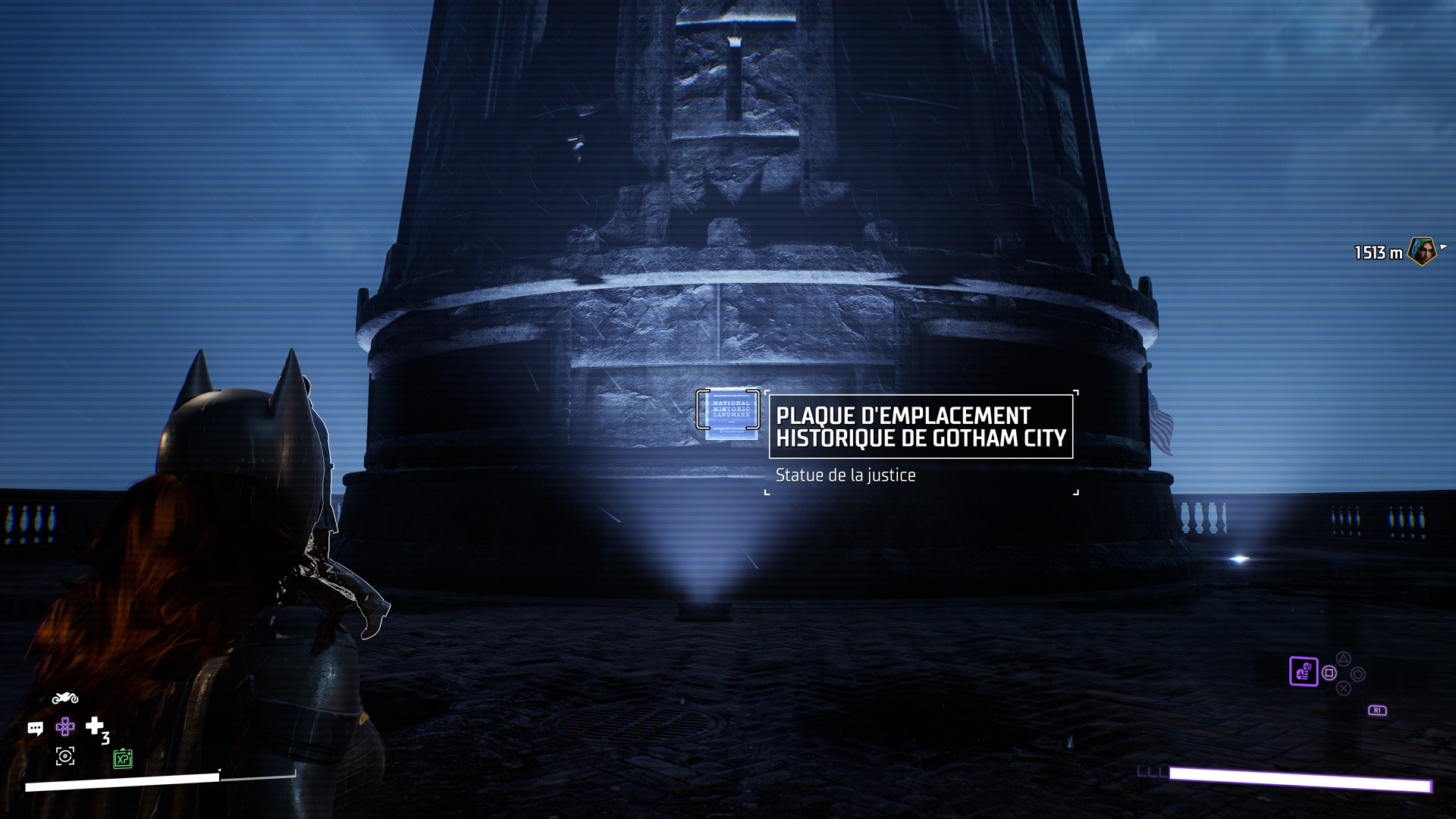The image size is (1456, 819).
Task: Toggle the AR scan eye icon
Action: pos(65,756)
